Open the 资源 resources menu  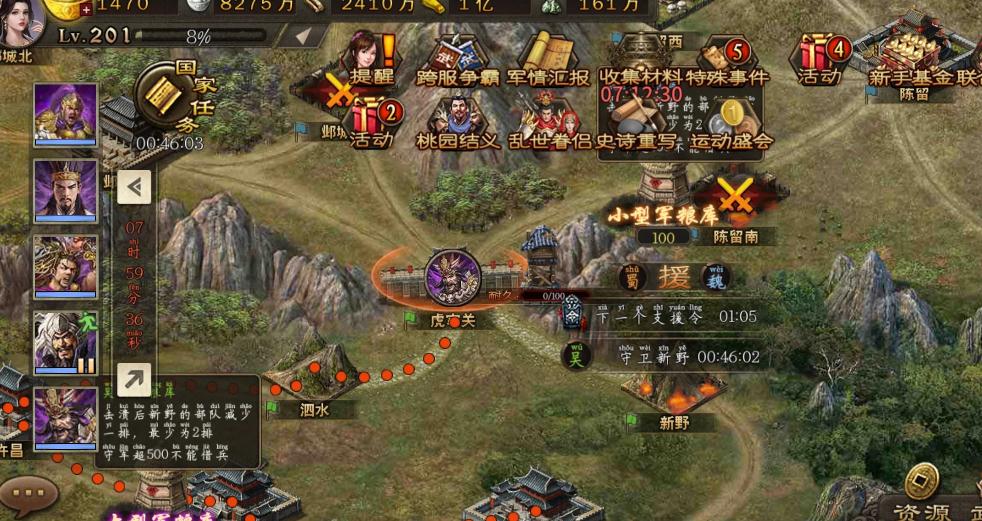point(921,495)
